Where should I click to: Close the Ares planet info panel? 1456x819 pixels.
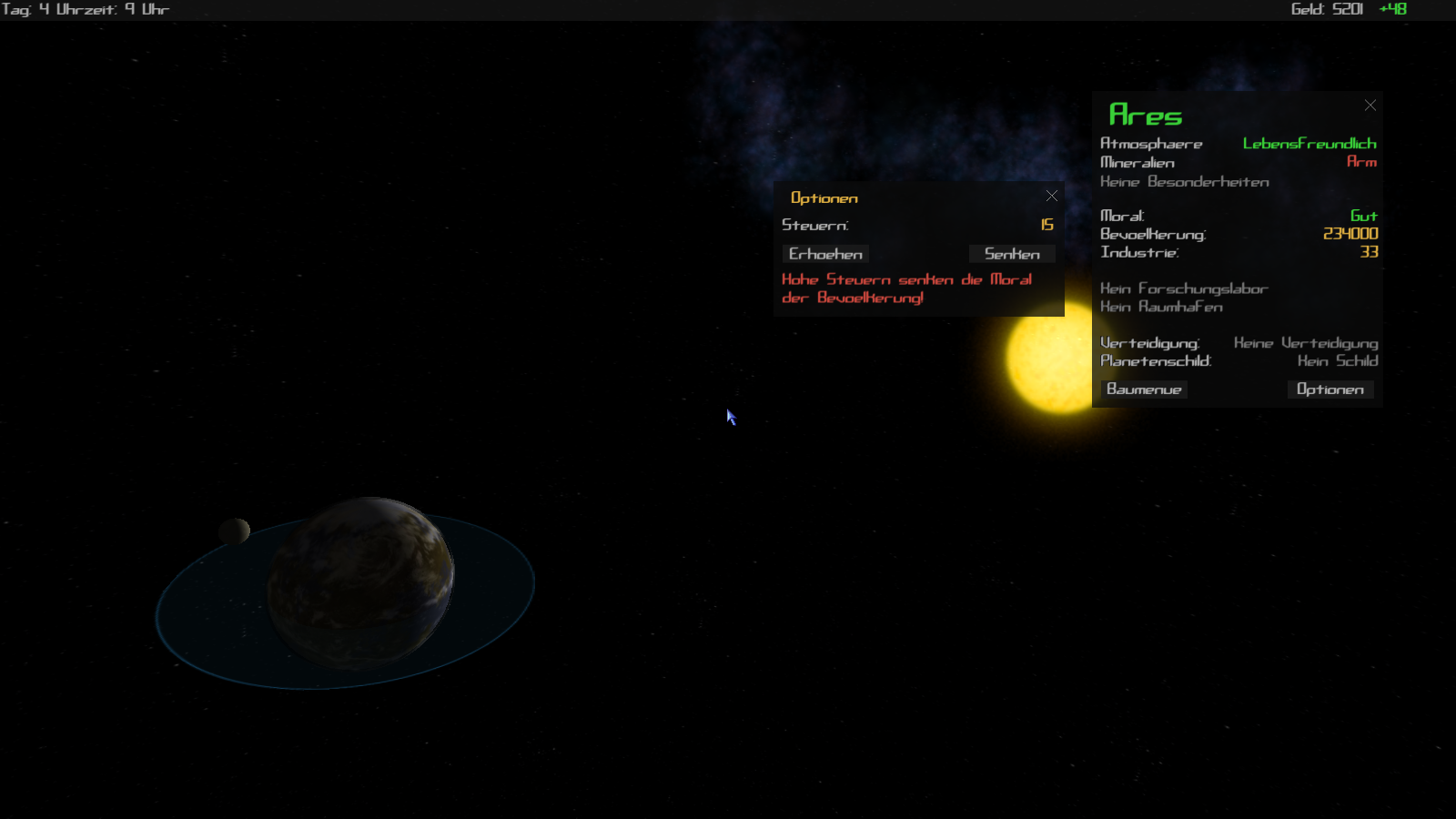click(x=1370, y=106)
